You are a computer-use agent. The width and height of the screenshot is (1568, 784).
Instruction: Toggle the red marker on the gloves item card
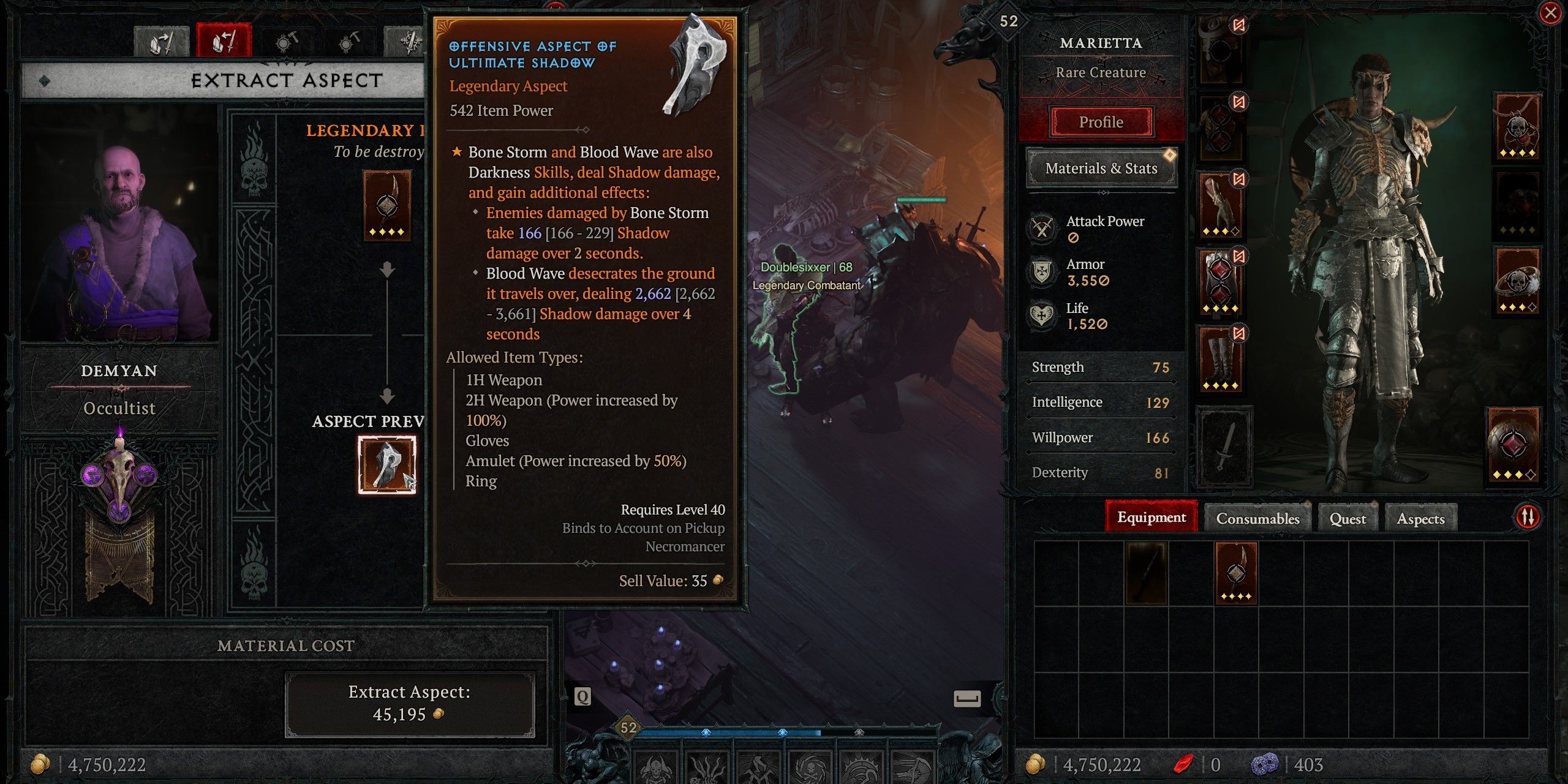click(1238, 178)
